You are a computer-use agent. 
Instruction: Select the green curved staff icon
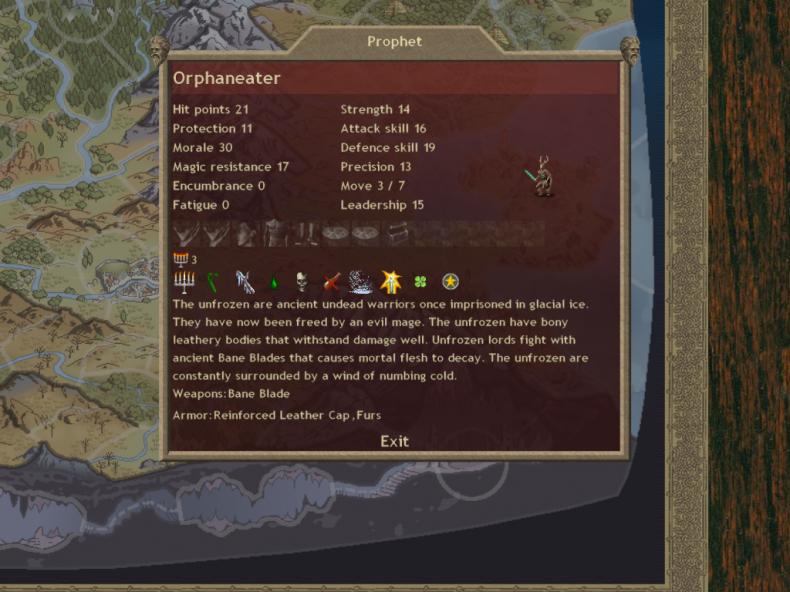pyautogui.click(x=213, y=282)
